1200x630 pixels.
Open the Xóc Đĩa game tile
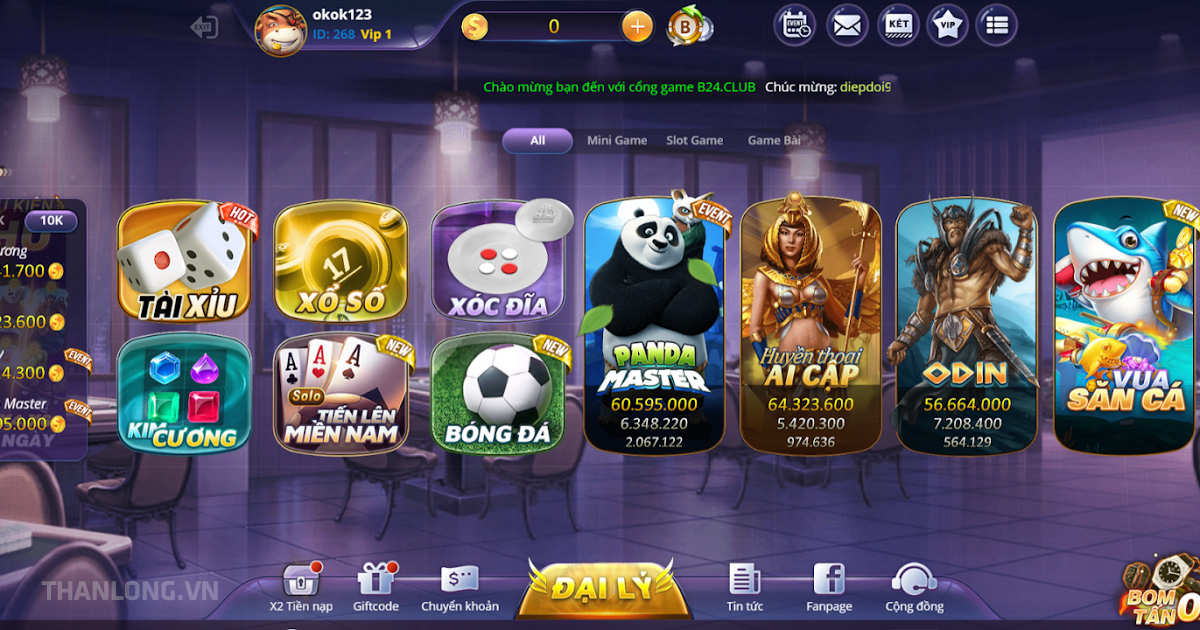click(x=497, y=262)
